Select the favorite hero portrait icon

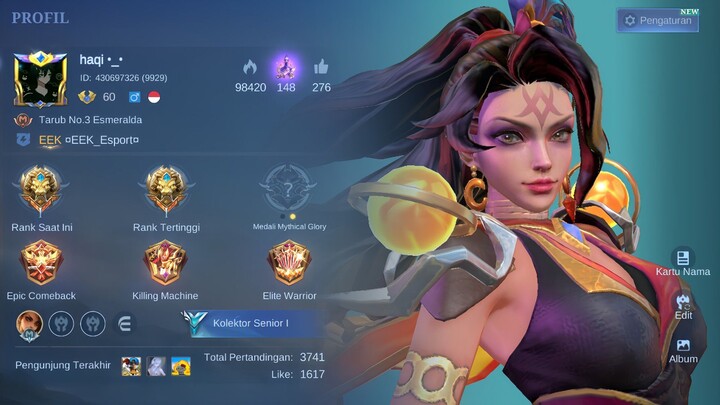coord(29,323)
